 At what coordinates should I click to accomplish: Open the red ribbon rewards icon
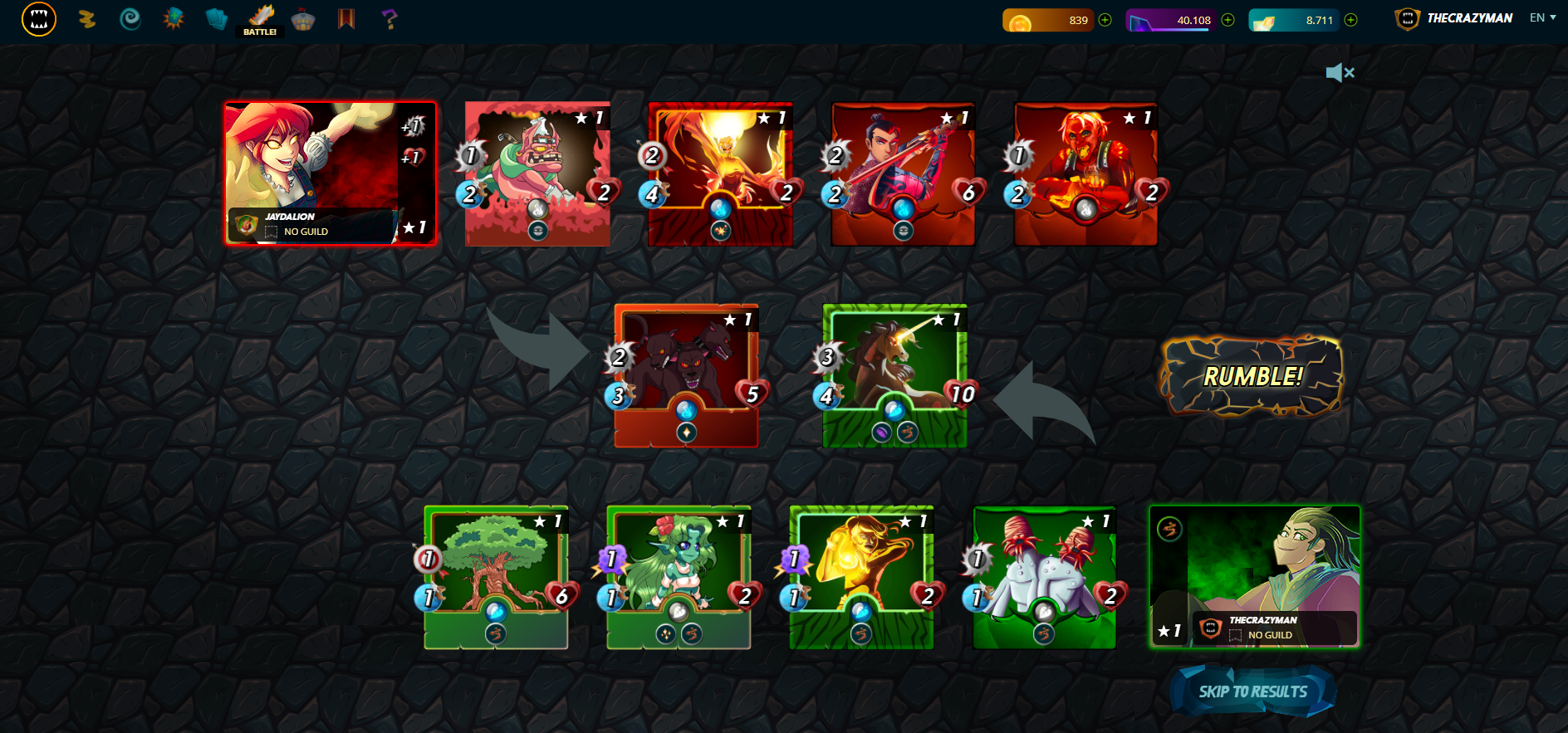click(x=345, y=18)
